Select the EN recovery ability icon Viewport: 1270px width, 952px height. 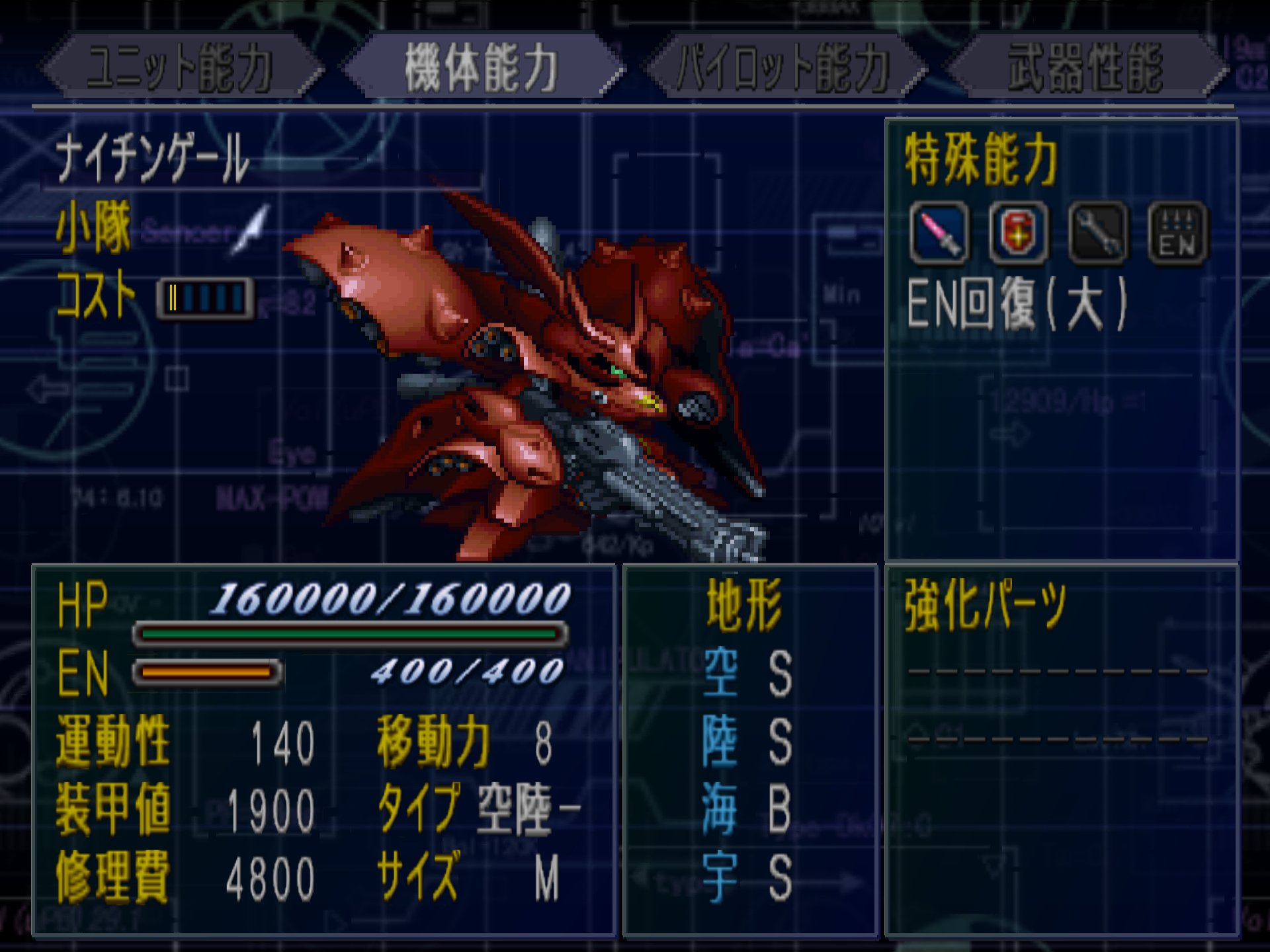1177,233
